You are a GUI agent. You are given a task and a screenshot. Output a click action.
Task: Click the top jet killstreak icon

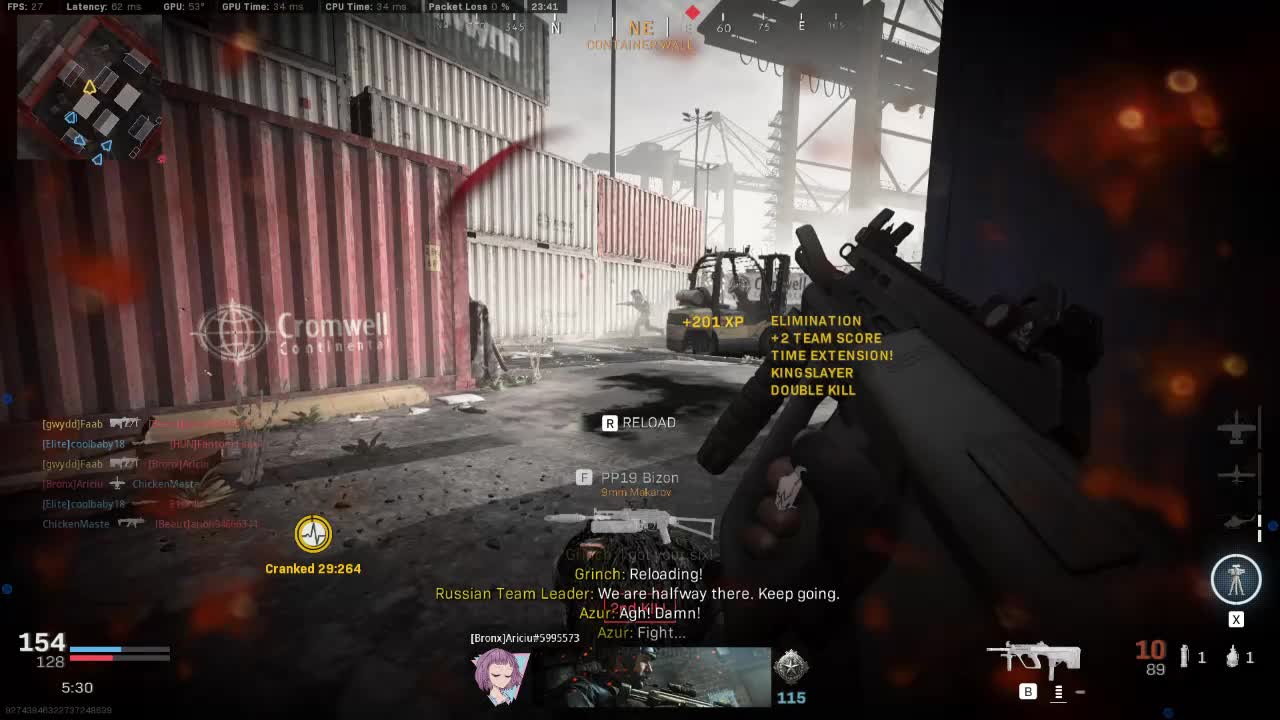[1237, 430]
